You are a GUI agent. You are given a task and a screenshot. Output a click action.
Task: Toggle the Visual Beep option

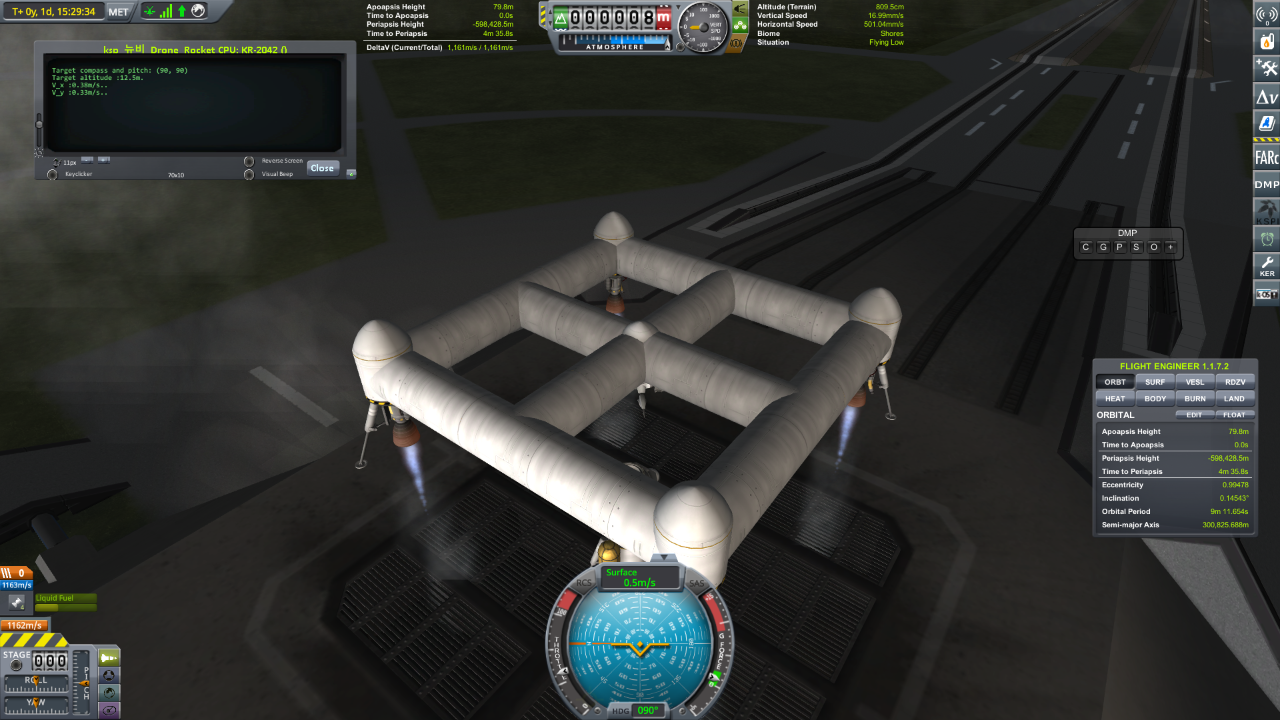point(249,174)
